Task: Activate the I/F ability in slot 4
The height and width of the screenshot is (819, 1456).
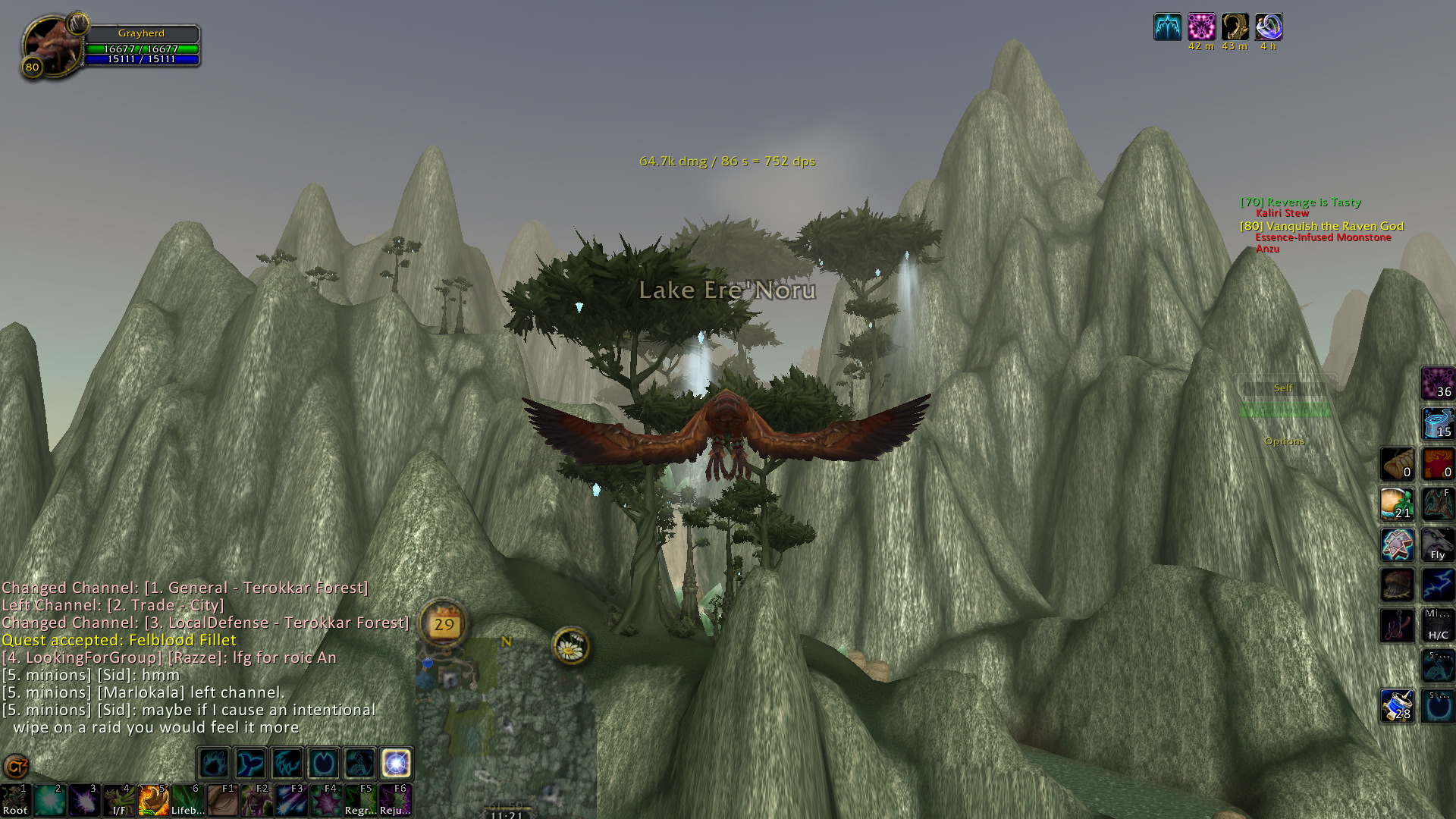Action: [118, 800]
